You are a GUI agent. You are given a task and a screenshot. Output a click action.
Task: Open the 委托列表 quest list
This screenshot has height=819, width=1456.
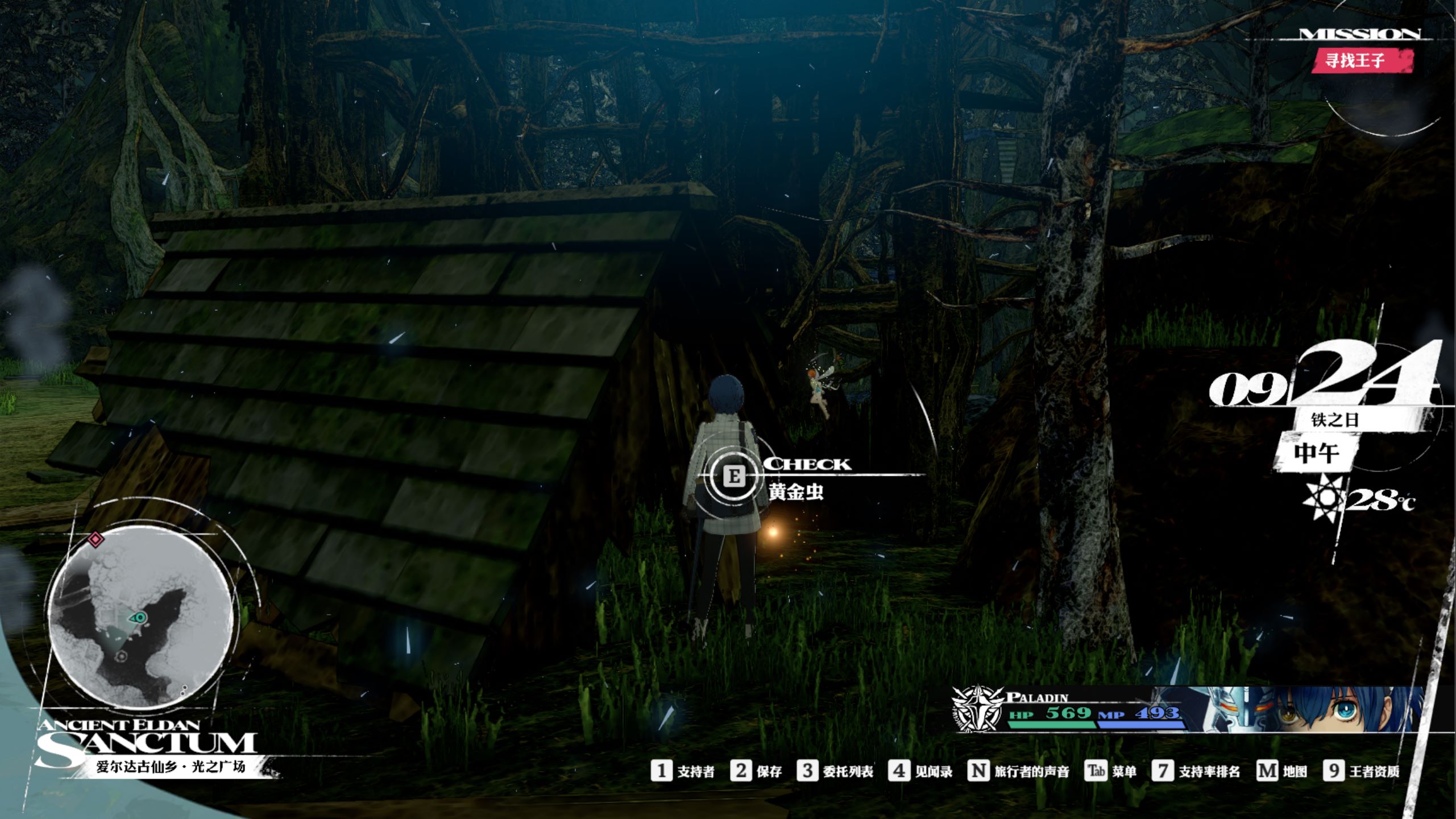tap(835, 771)
